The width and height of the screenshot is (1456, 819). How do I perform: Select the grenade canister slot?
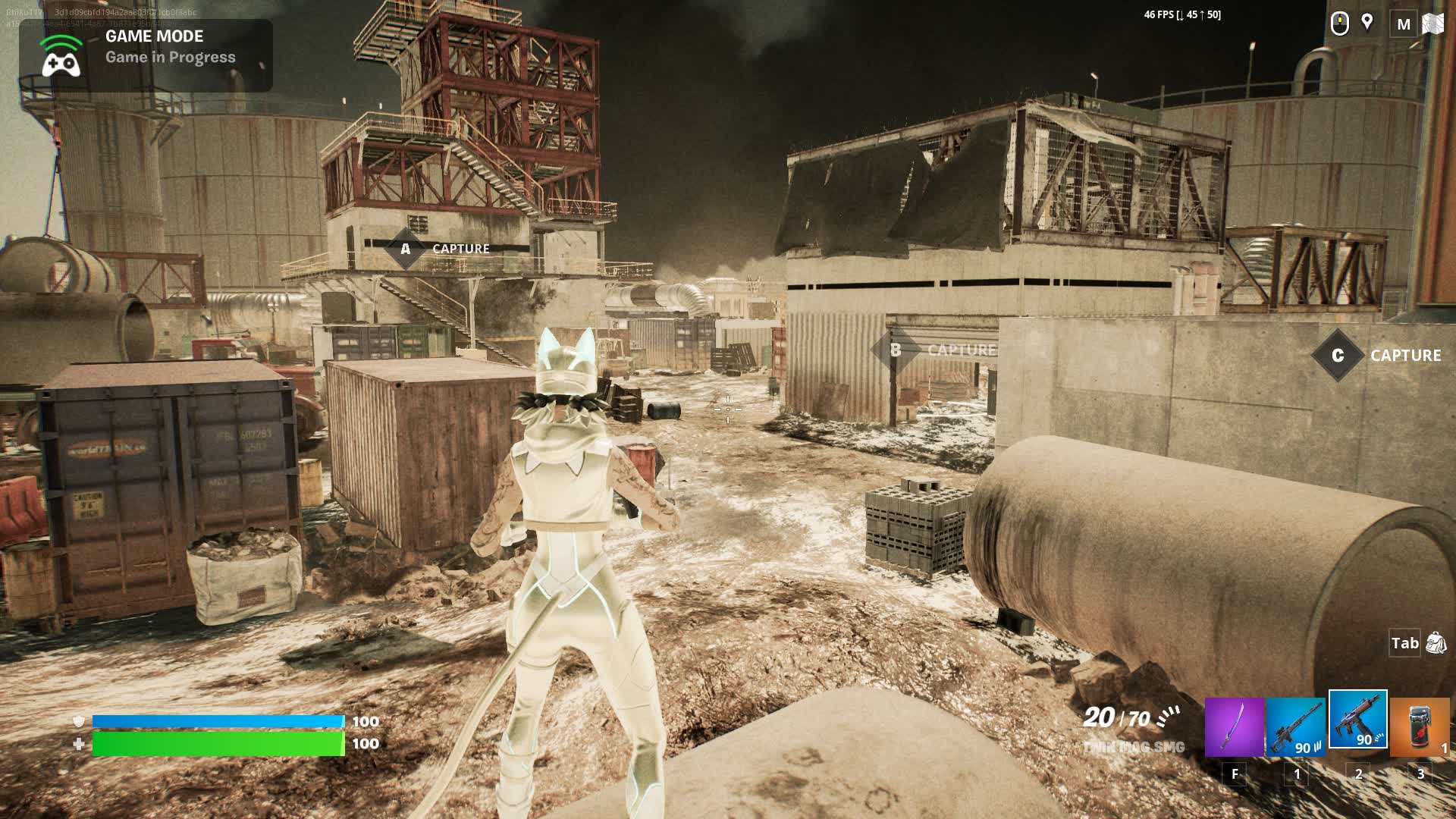[1420, 726]
